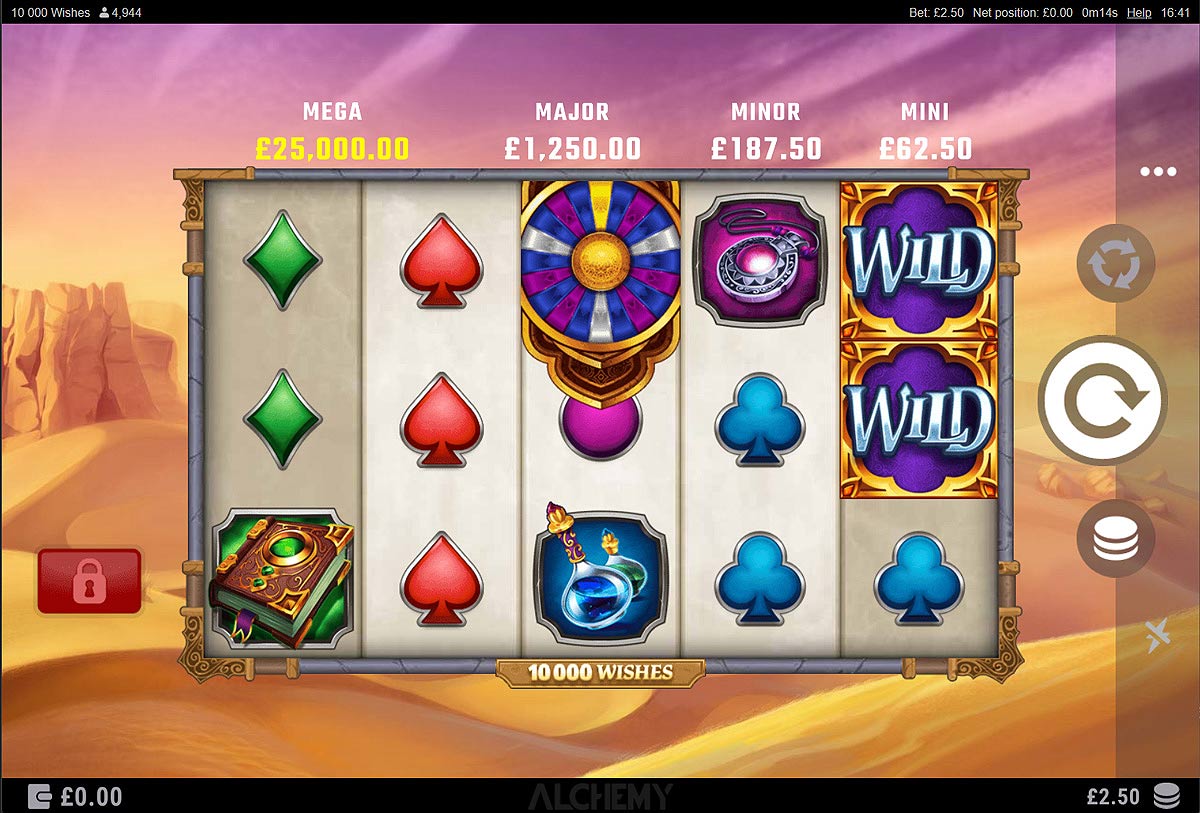Click the red padlock button
The image size is (1200, 813).
click(x=89, y=582)
